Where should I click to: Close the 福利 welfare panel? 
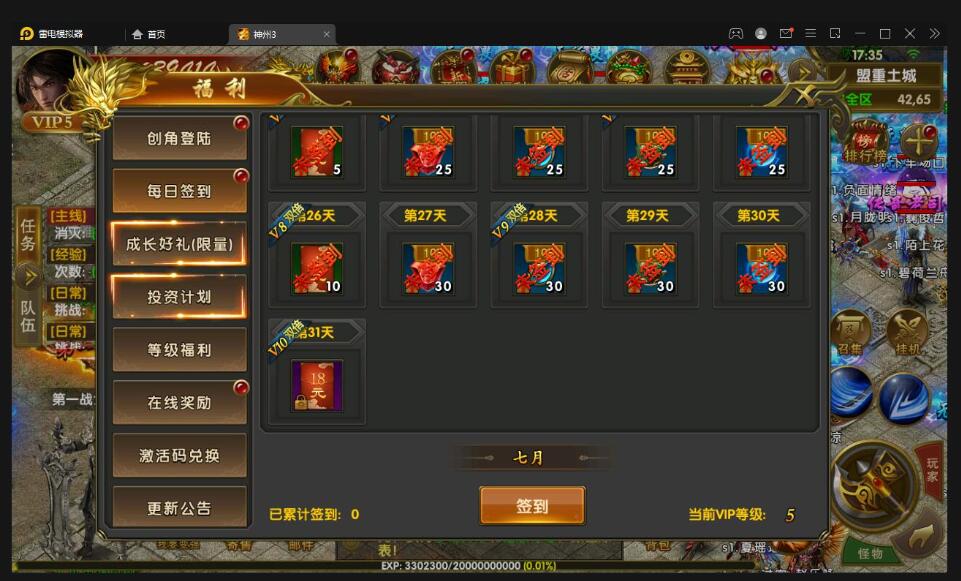click(x=805, y=94)
